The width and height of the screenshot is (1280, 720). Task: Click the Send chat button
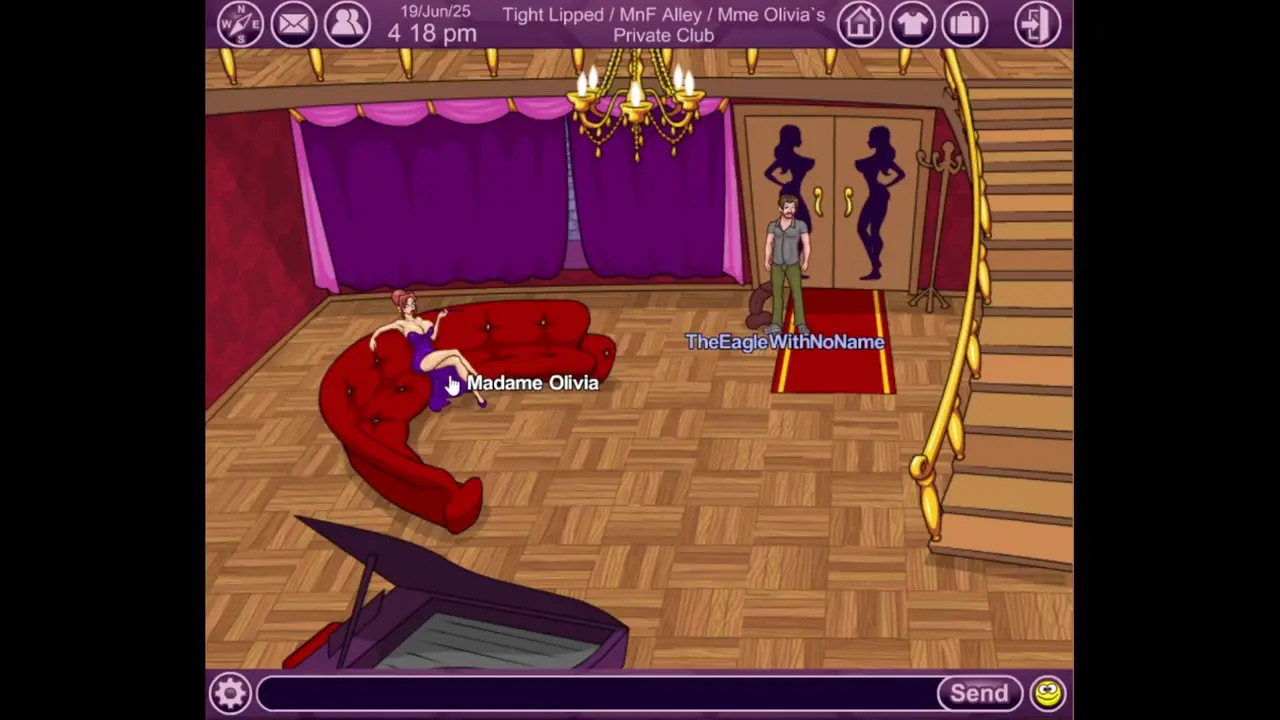pyautogui.click(x=979, y=693)
